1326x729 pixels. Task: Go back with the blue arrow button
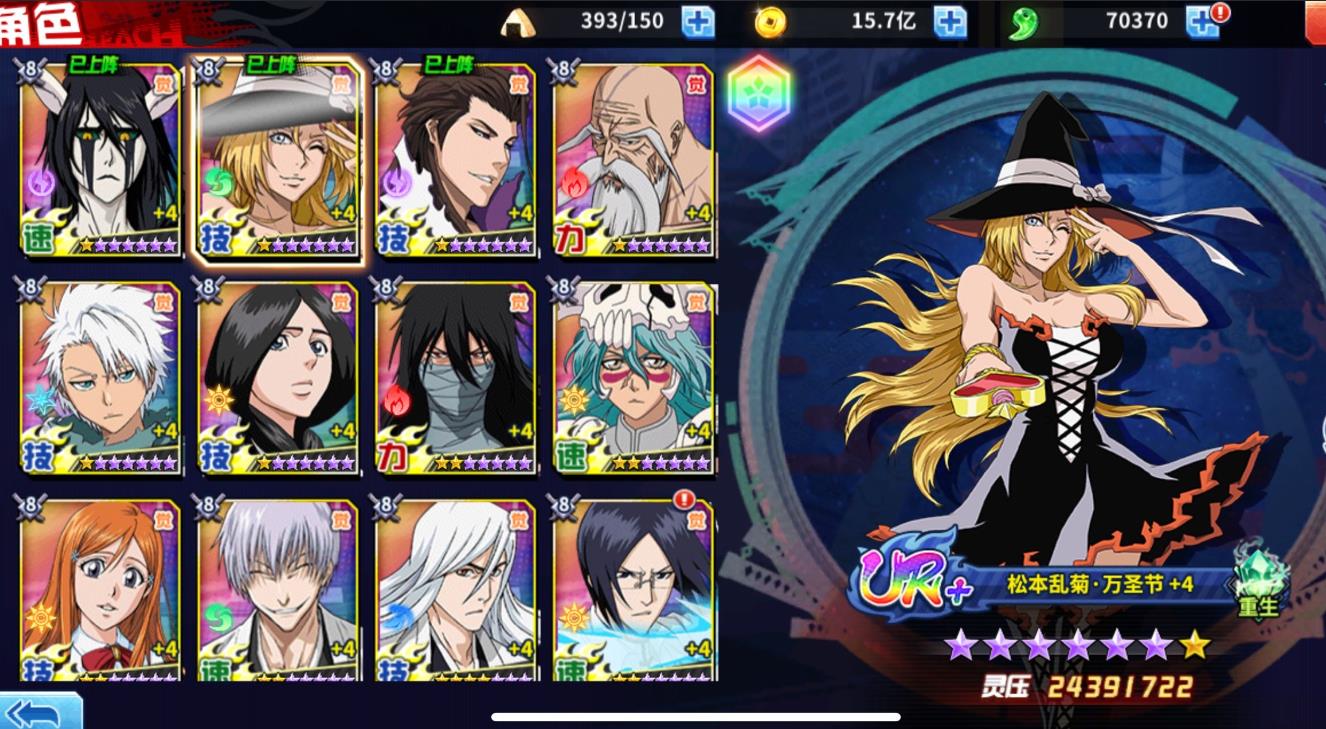40,712
